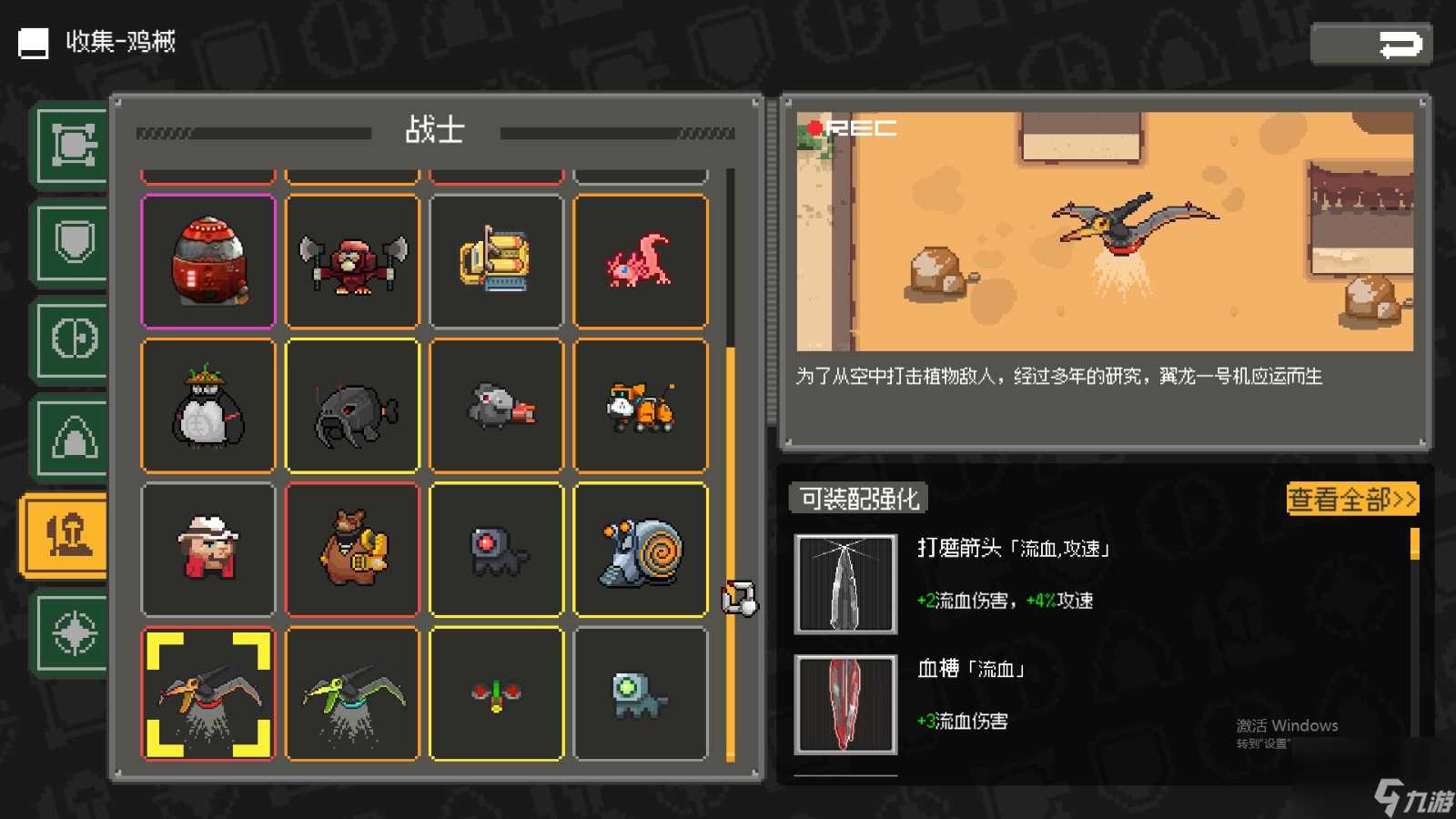Viewport: 1456px width, 819px height.
Task: Open 查看全部 to view all upgrades
Action: tap(1350, 500)
